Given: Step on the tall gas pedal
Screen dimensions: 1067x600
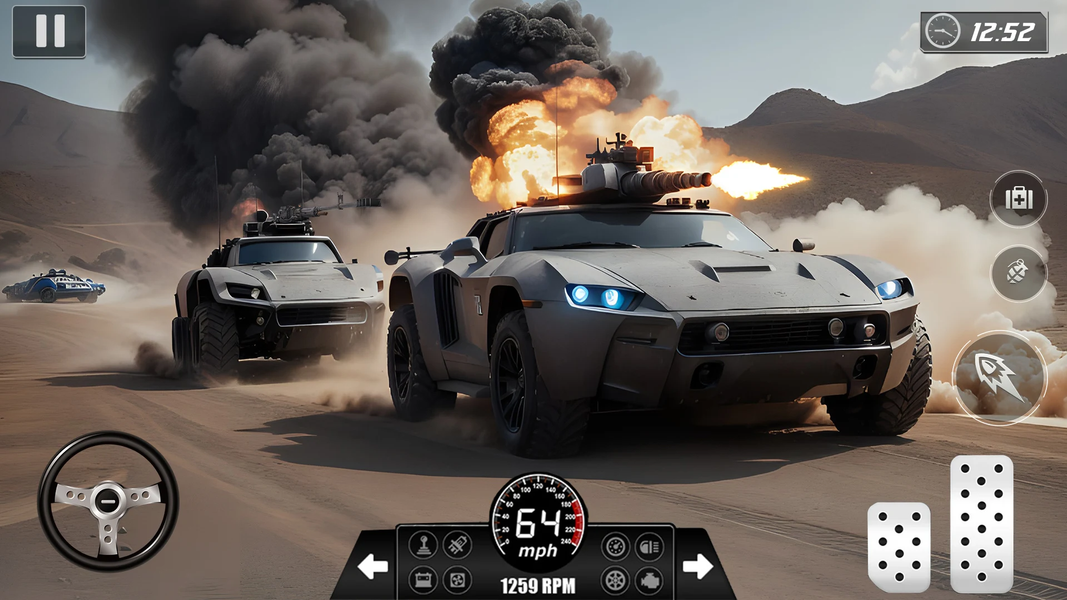Looking at the screenshot, I should tap(981, 524).
